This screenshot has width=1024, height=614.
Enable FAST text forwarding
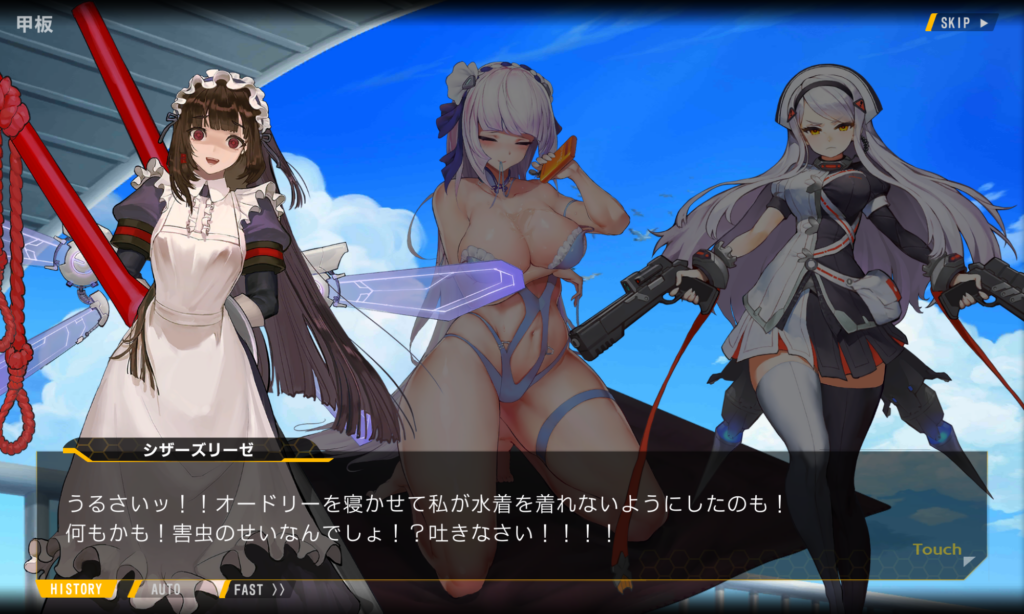(258, 589)
